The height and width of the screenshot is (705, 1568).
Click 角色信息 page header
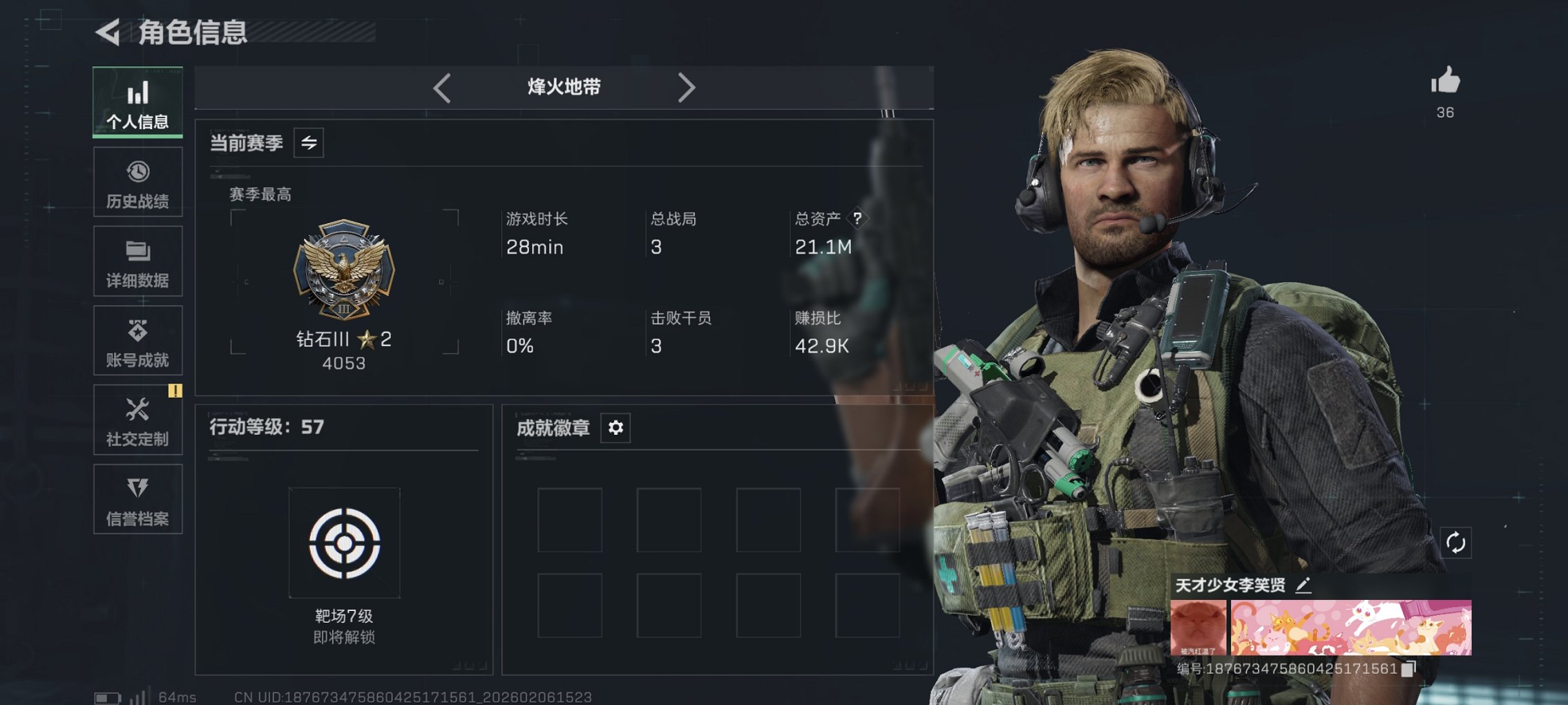(194, 30)
